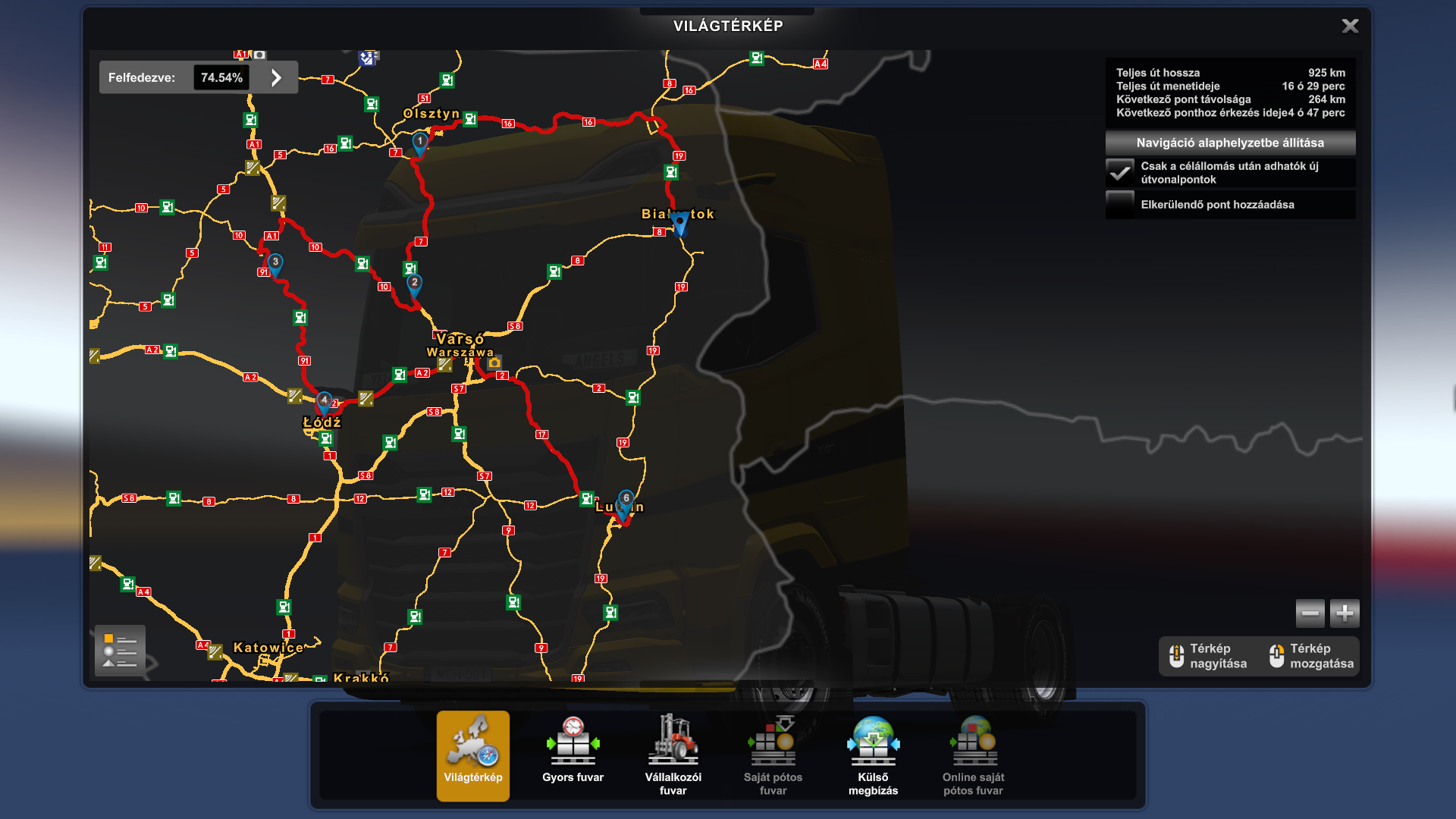Expand the Felfedezve arrow control
Screen dimensions: 1456x819
click(x=275, y=77)
